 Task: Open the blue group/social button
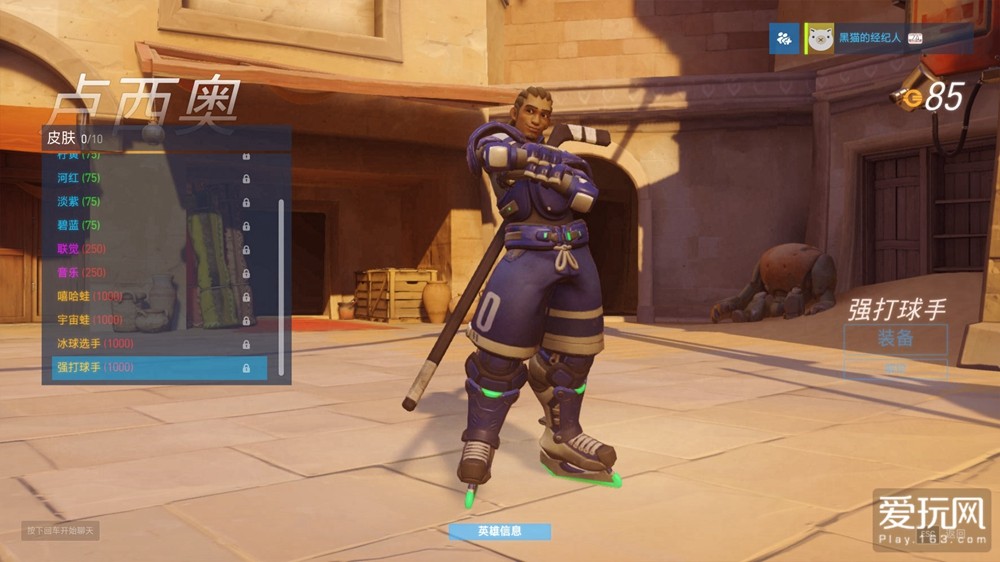(x=783, y=38)
